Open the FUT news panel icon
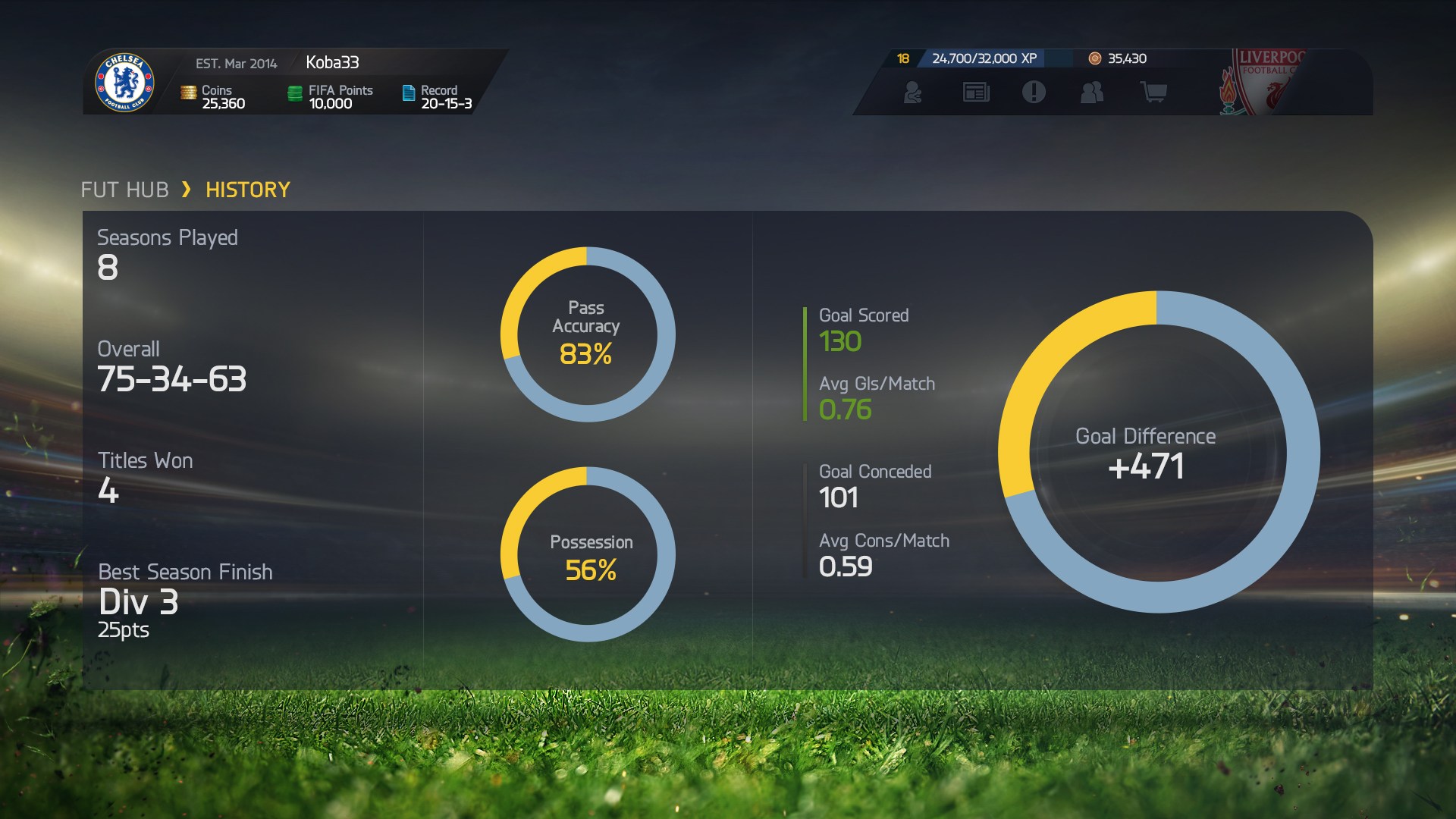 pos(976,93)
